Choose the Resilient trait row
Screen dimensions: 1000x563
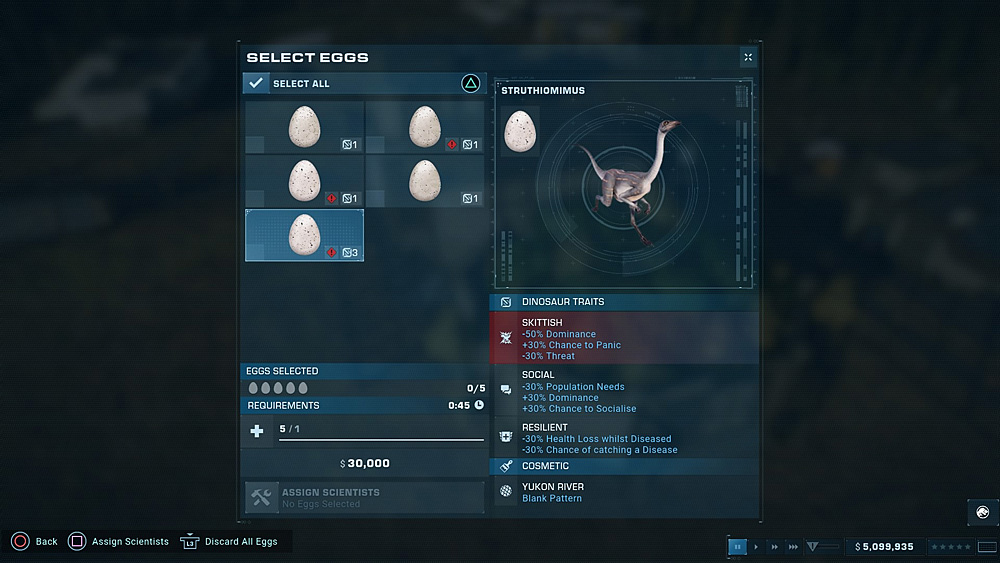(x=624, y=439)
